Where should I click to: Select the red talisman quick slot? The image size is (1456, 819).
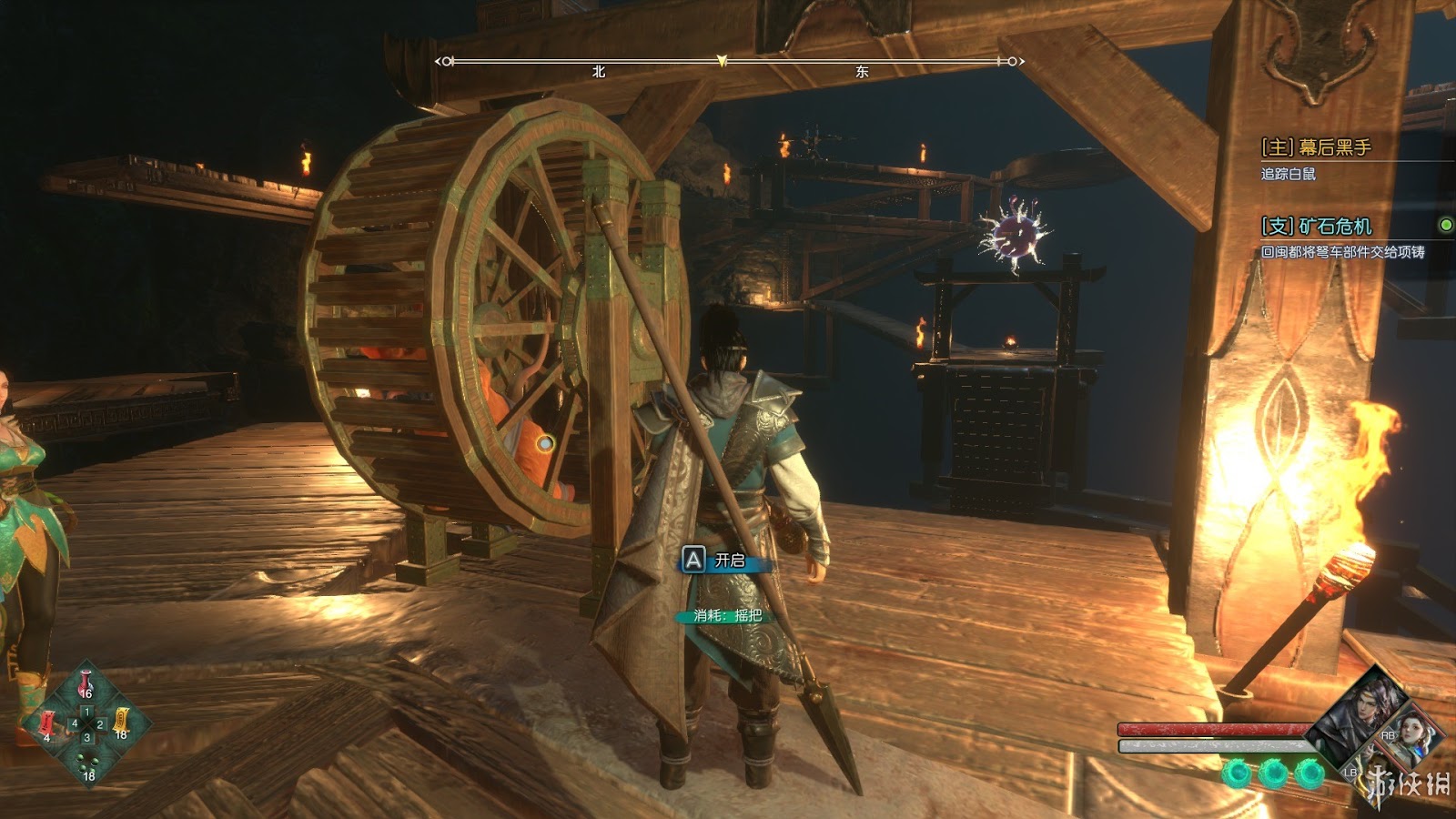pyautogui.click(x=47, y=724)
